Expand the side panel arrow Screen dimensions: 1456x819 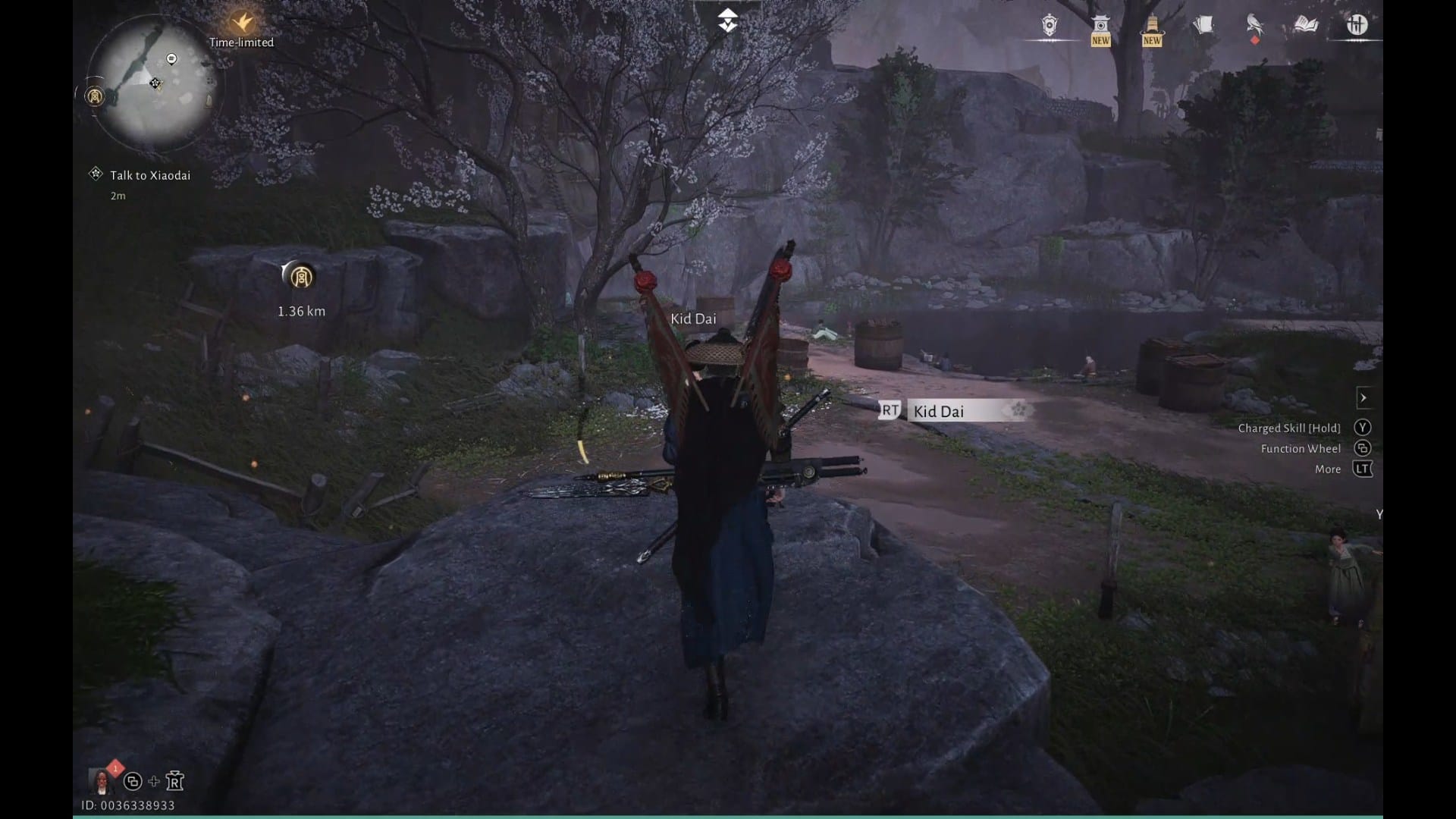point(1363,398)
